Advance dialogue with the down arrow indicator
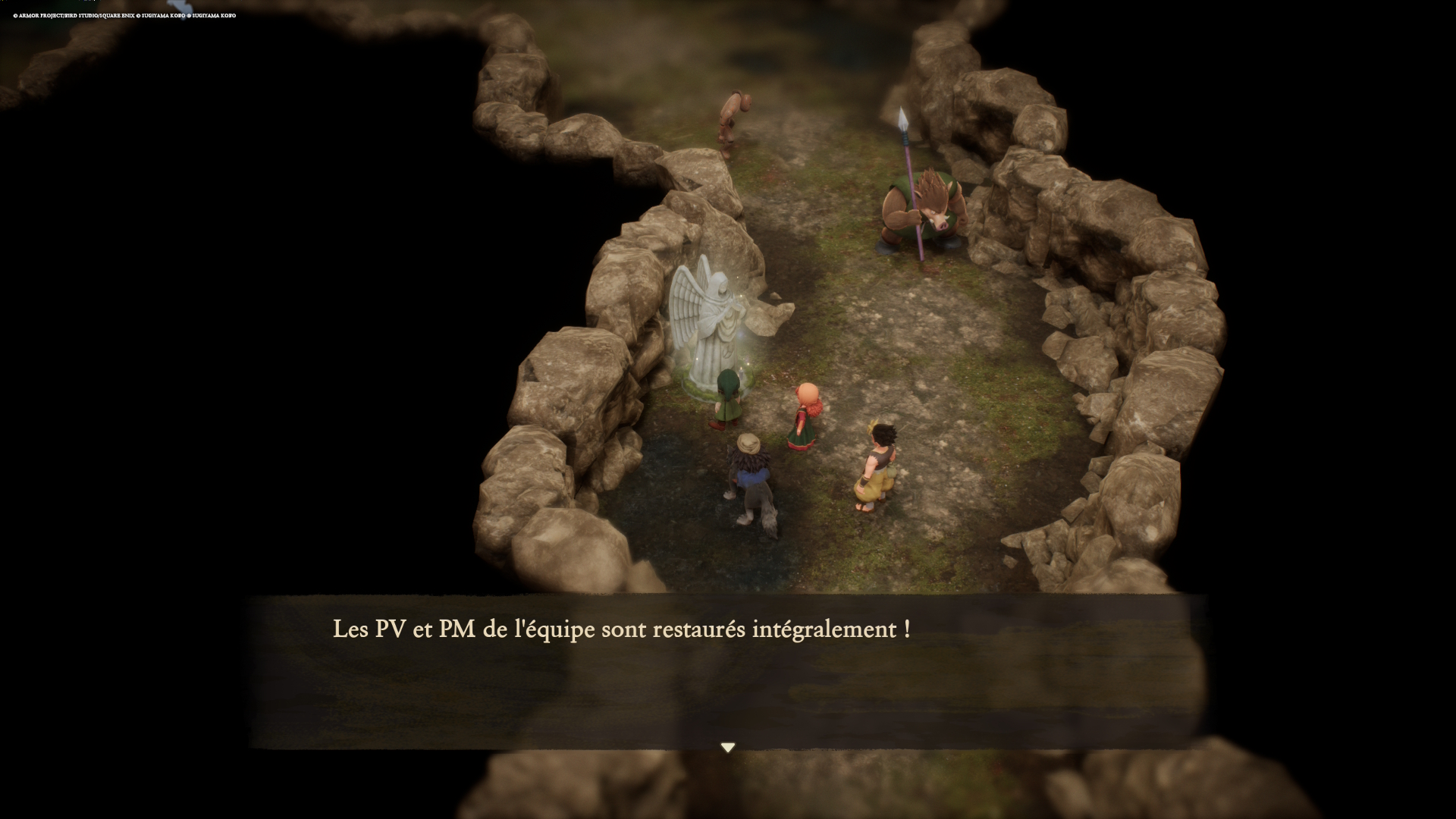The image size is (1456, 819). [x=728, y=748]
